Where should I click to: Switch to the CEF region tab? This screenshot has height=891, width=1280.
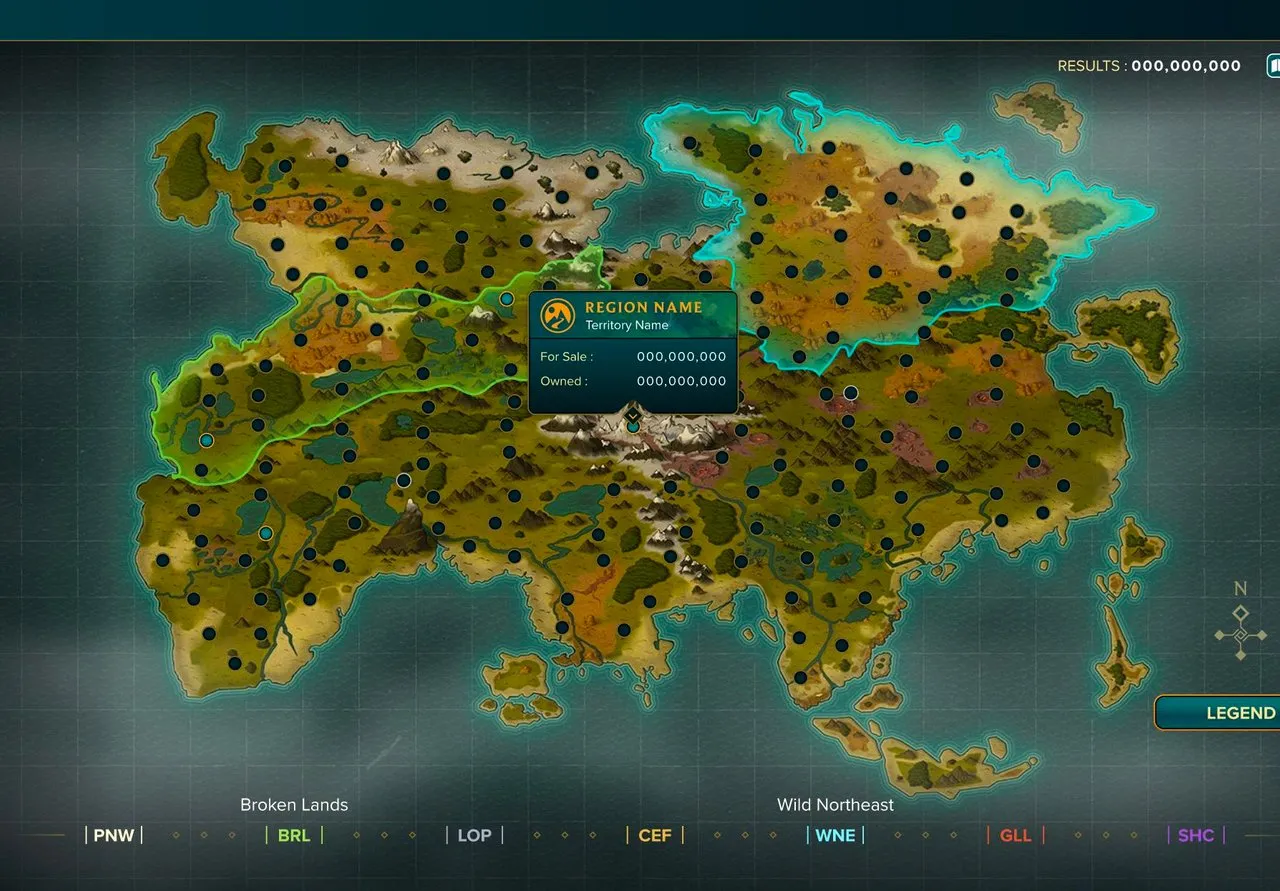point(655,835)
